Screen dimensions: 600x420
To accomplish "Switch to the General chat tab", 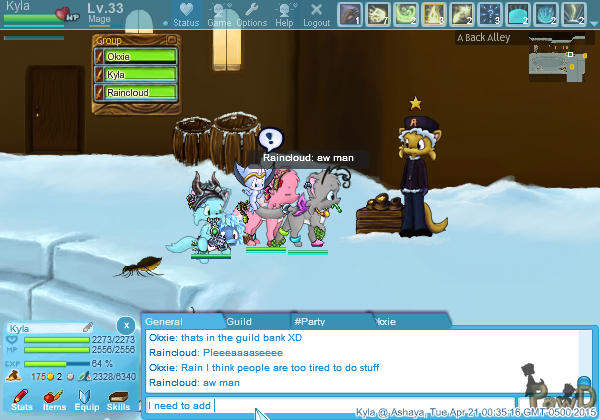I will point(164,321).
